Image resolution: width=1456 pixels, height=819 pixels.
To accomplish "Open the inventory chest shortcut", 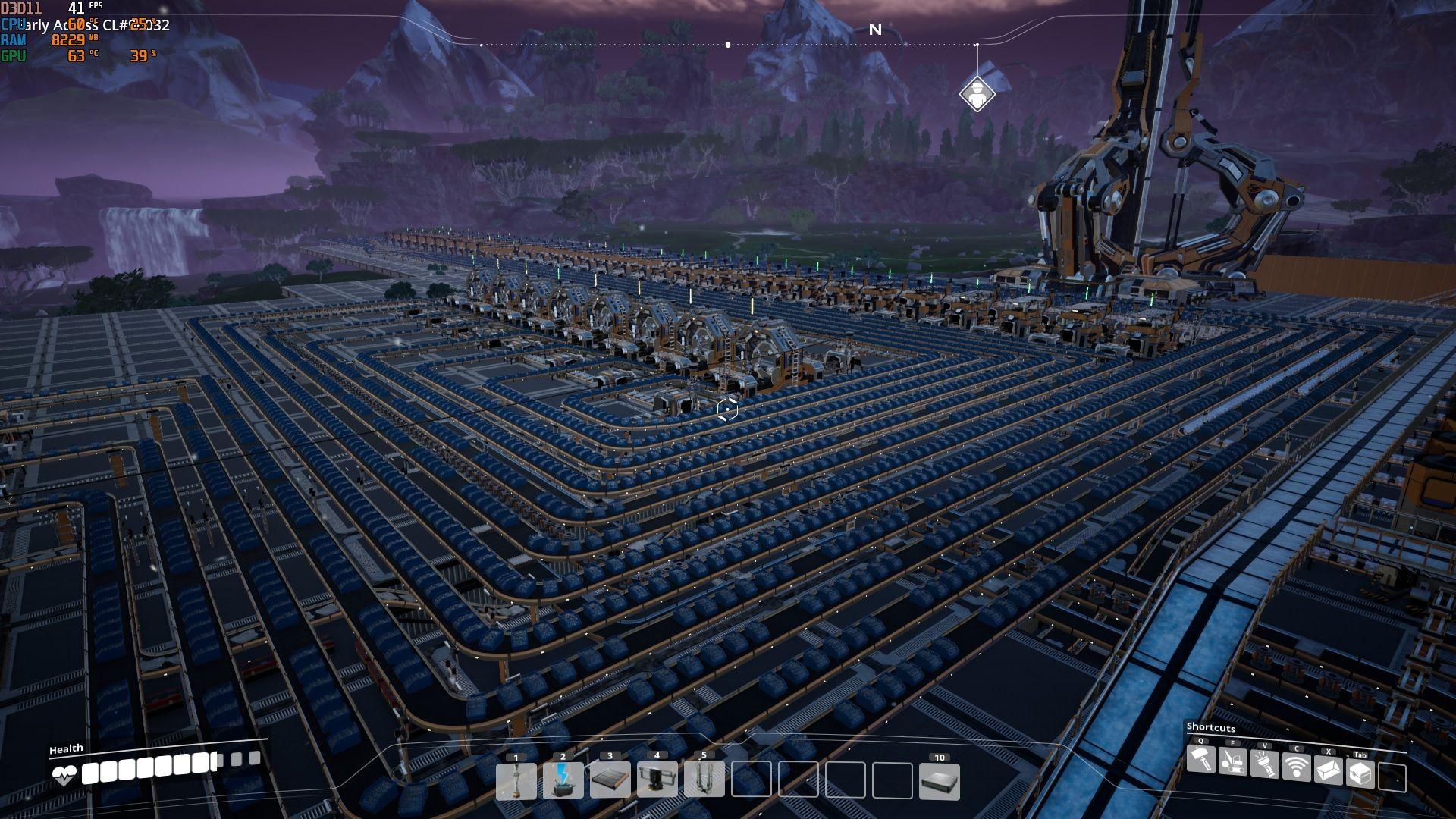I will (x=1360, y=773).
